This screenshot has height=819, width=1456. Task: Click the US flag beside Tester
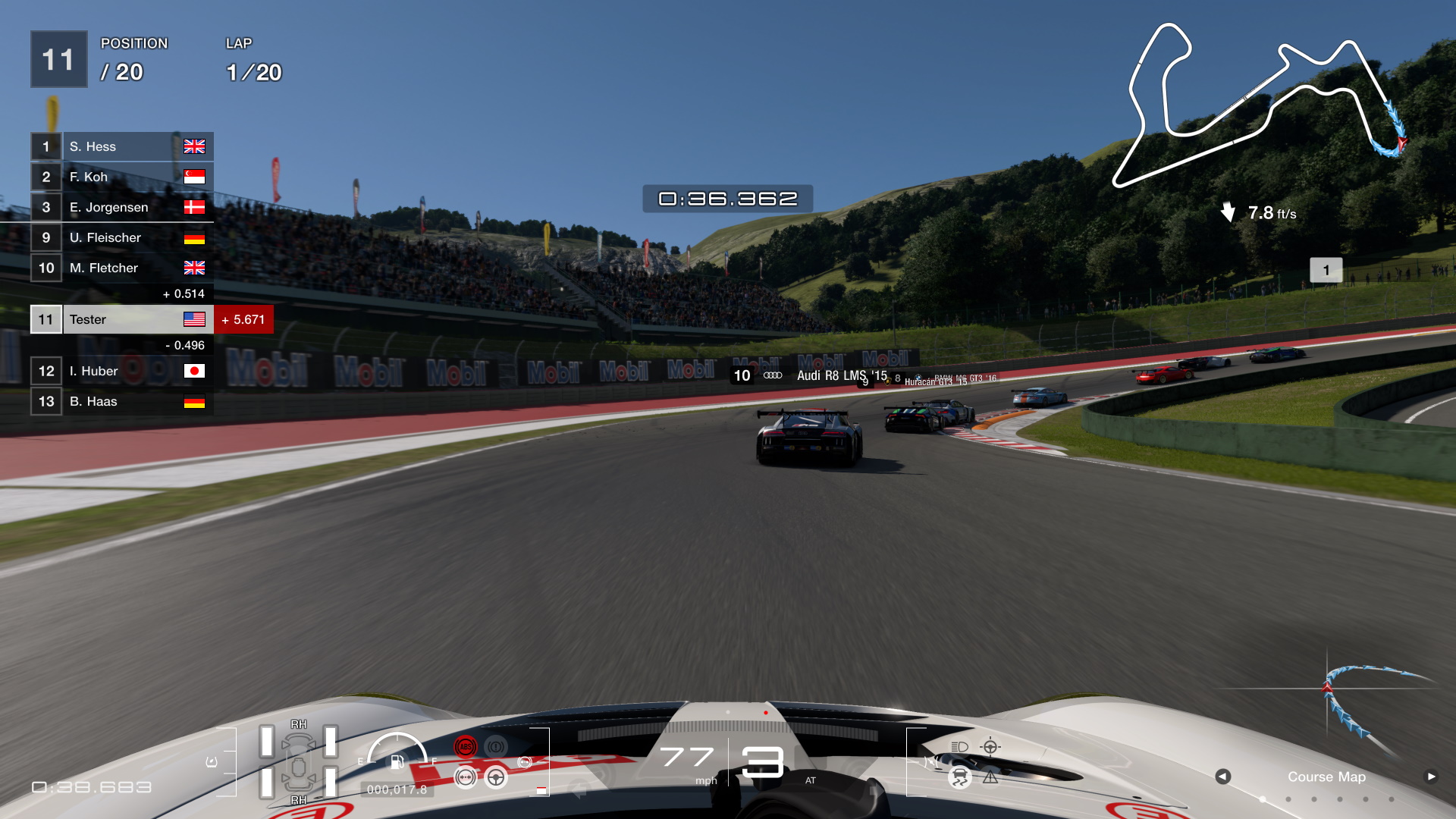click(195, 319)
